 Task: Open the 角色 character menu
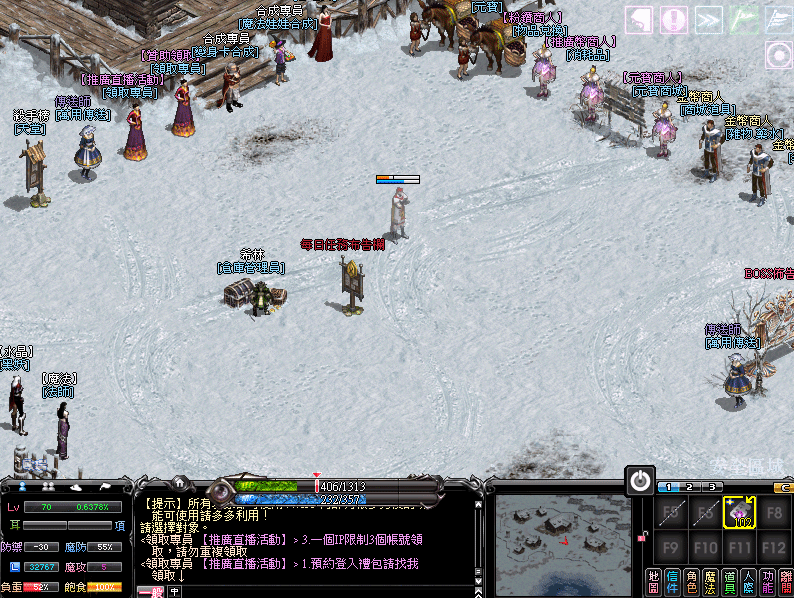tap(691, 581)
